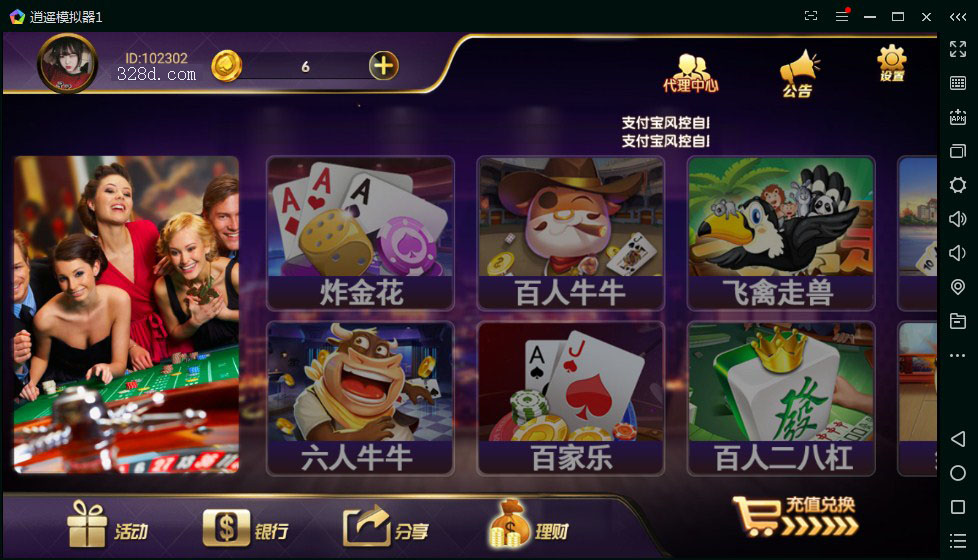Click the emulator back triangle button
The width and height of the screenshot is (978, 560).
pos(958,439)
